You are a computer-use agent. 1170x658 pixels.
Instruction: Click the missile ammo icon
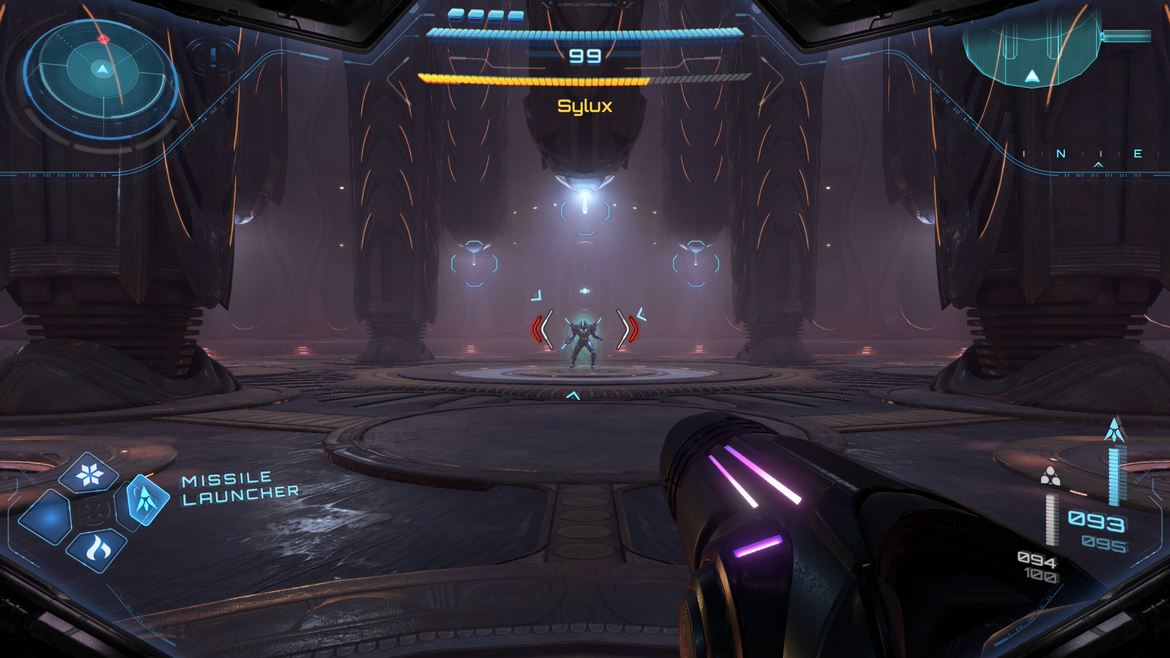1112,431
